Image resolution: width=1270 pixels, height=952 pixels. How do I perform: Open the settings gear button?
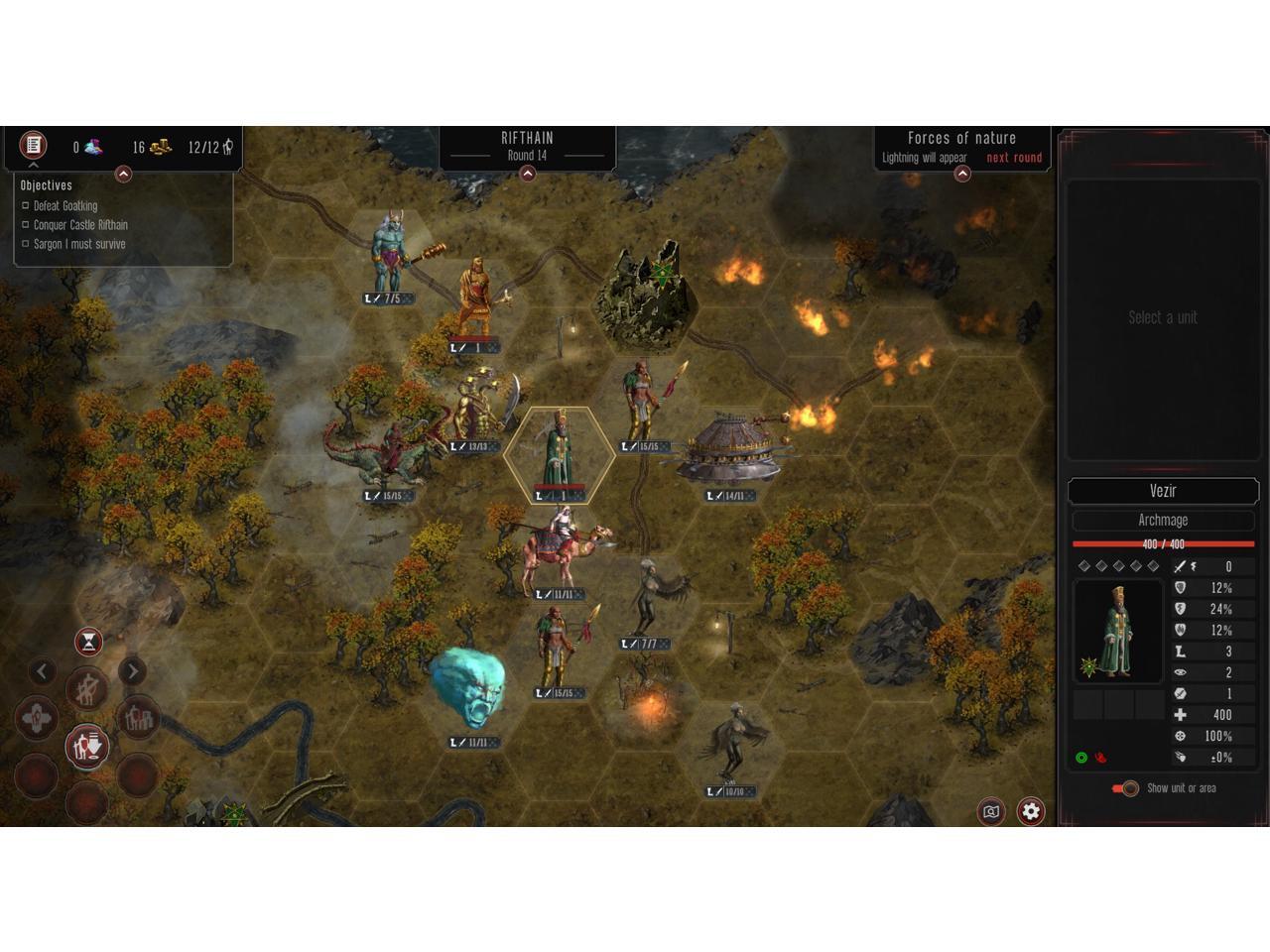(x=1031, y=811)
